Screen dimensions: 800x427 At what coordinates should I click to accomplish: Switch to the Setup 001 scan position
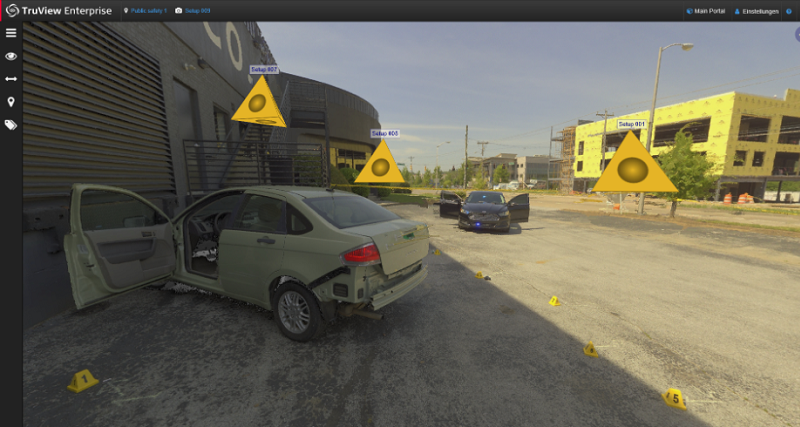click(634, 166)
